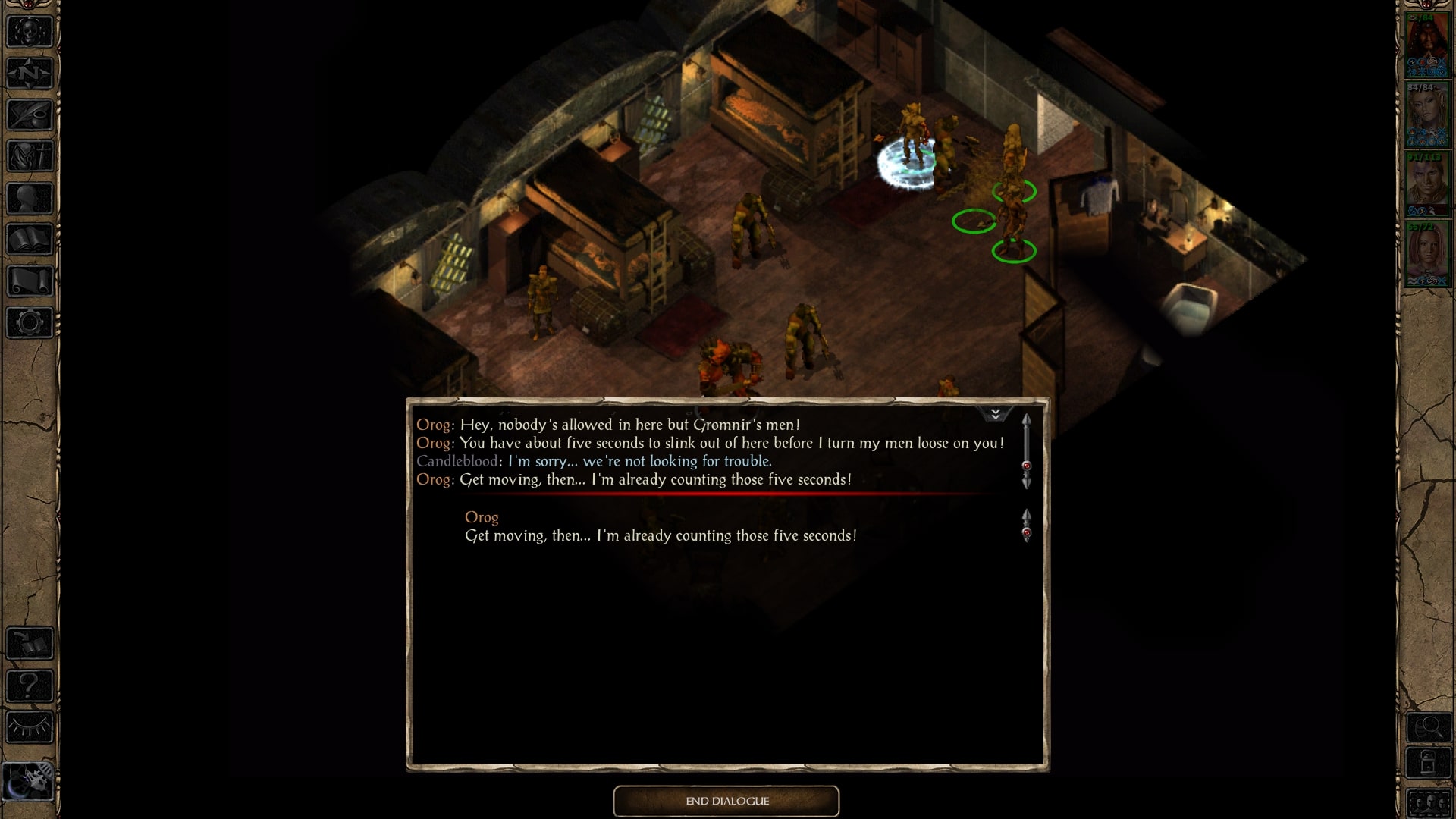Expand the dialogue window with the double chevron
Screen dimensions: 1456x819
click(995, 414)
